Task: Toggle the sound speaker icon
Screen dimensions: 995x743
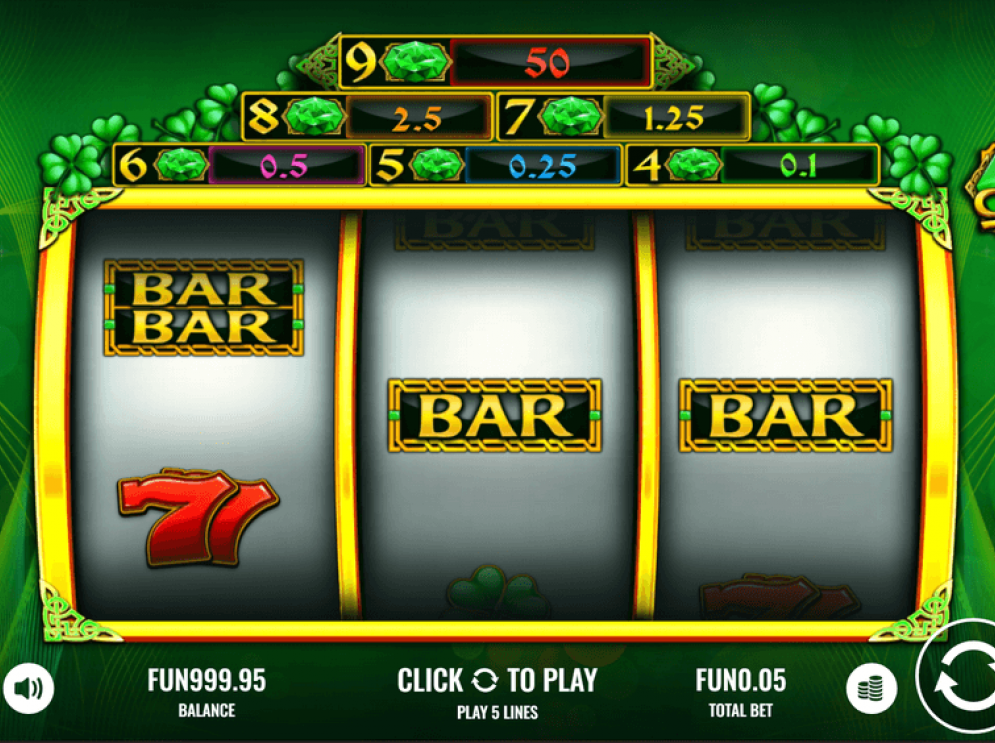Action: click(28, 687)
